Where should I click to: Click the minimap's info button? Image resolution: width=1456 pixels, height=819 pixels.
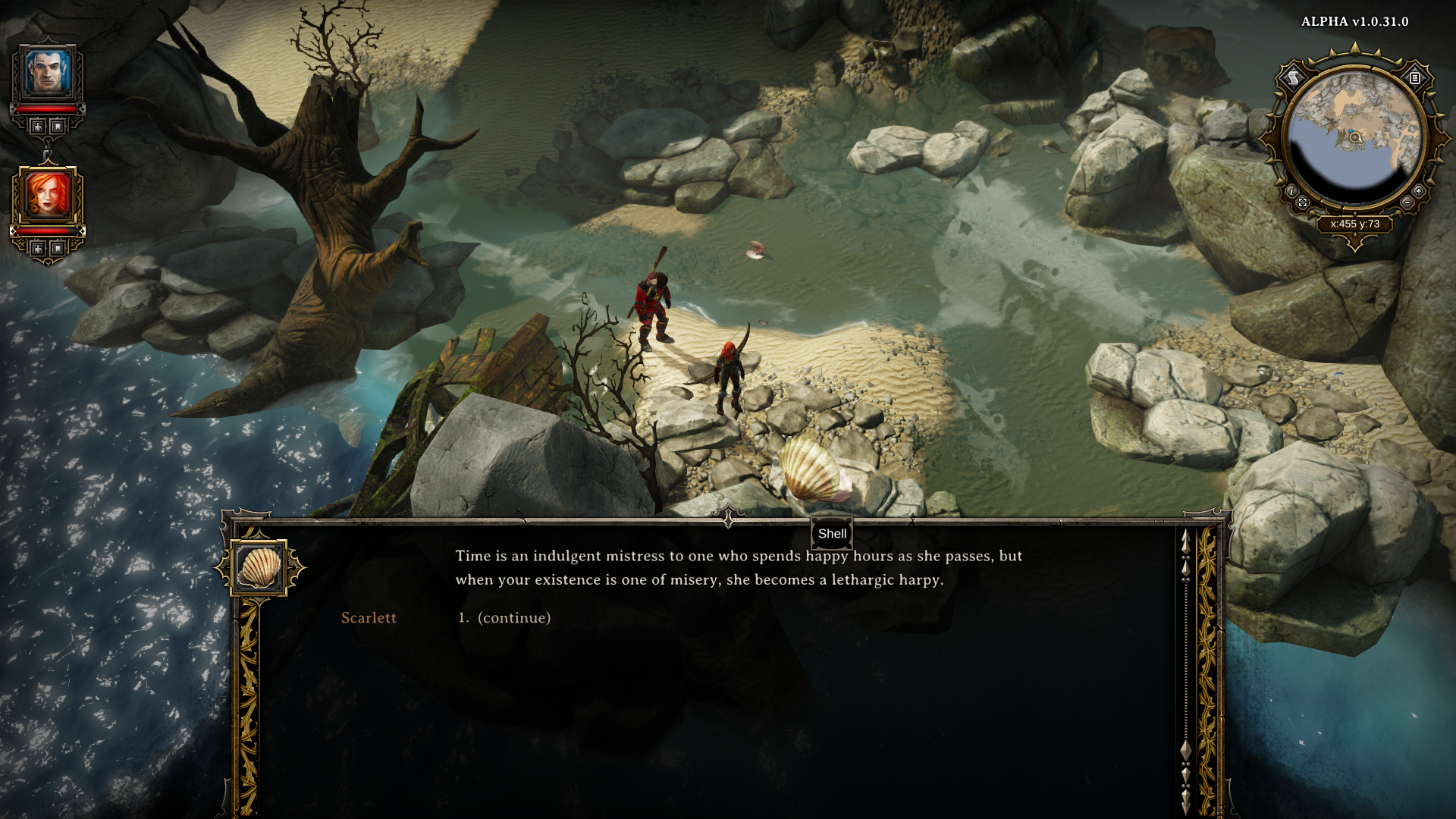click(x=1291, y=191)
